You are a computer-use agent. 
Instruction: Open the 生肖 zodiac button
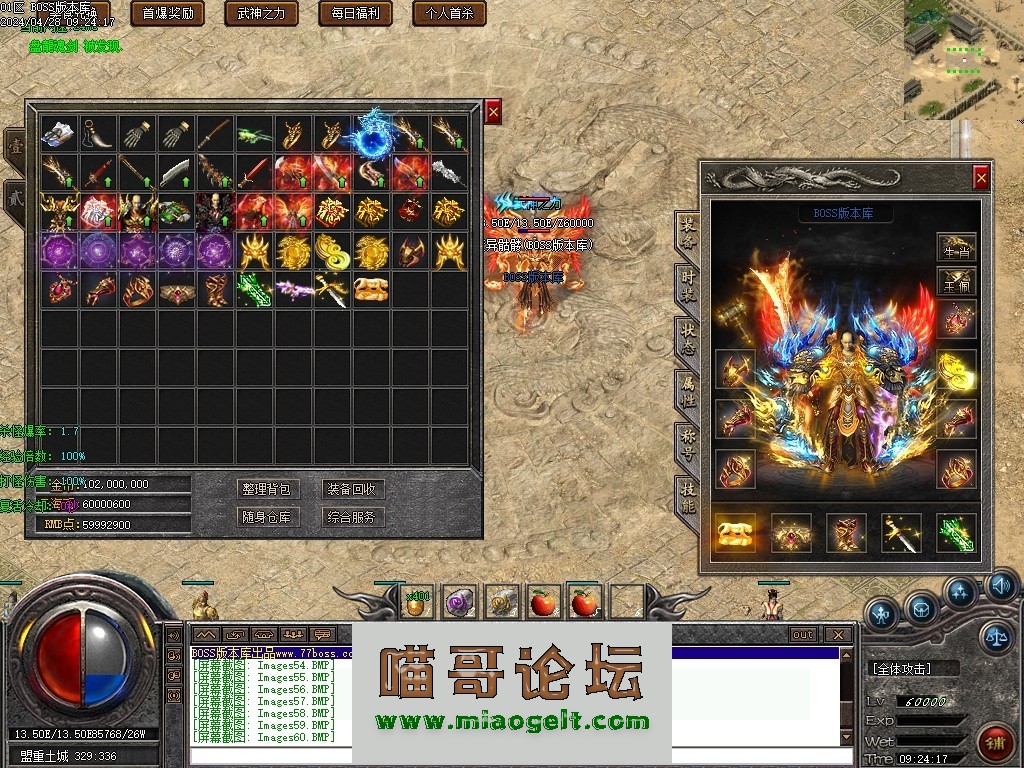pyautogui.click(x=956, y=246)
